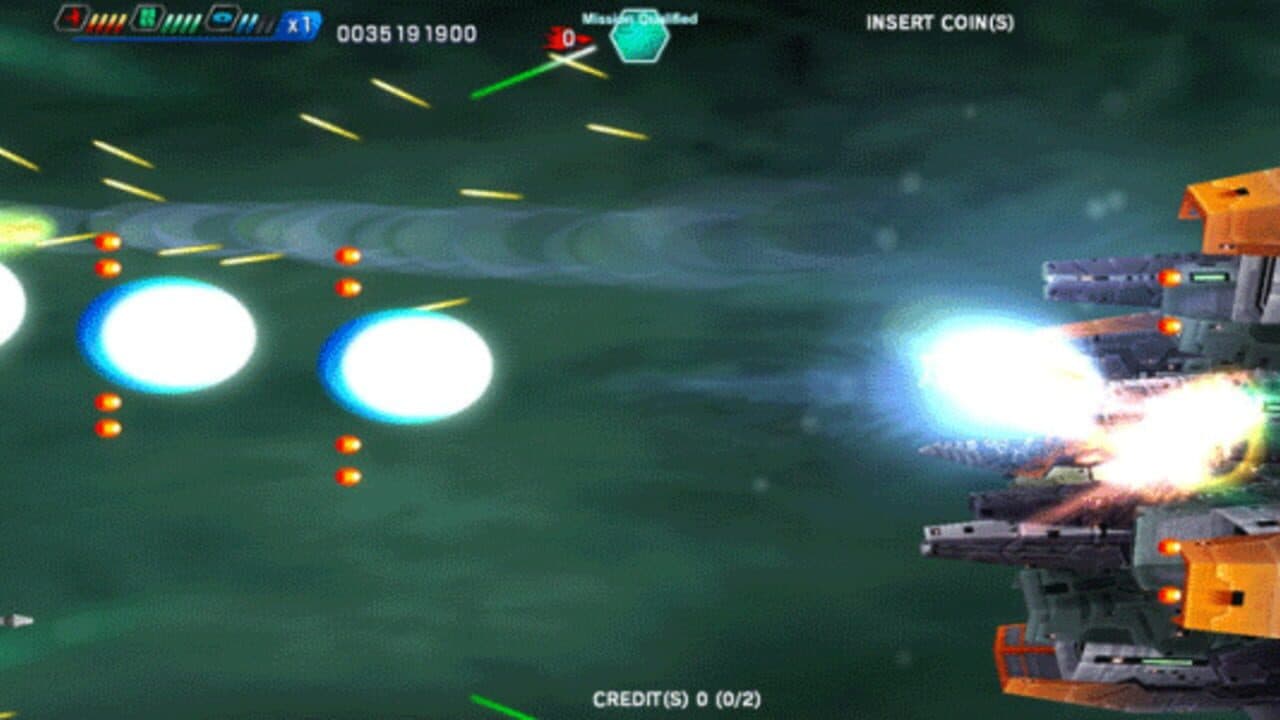Select the blue eye-shaped shield icon

coord(223,18)
